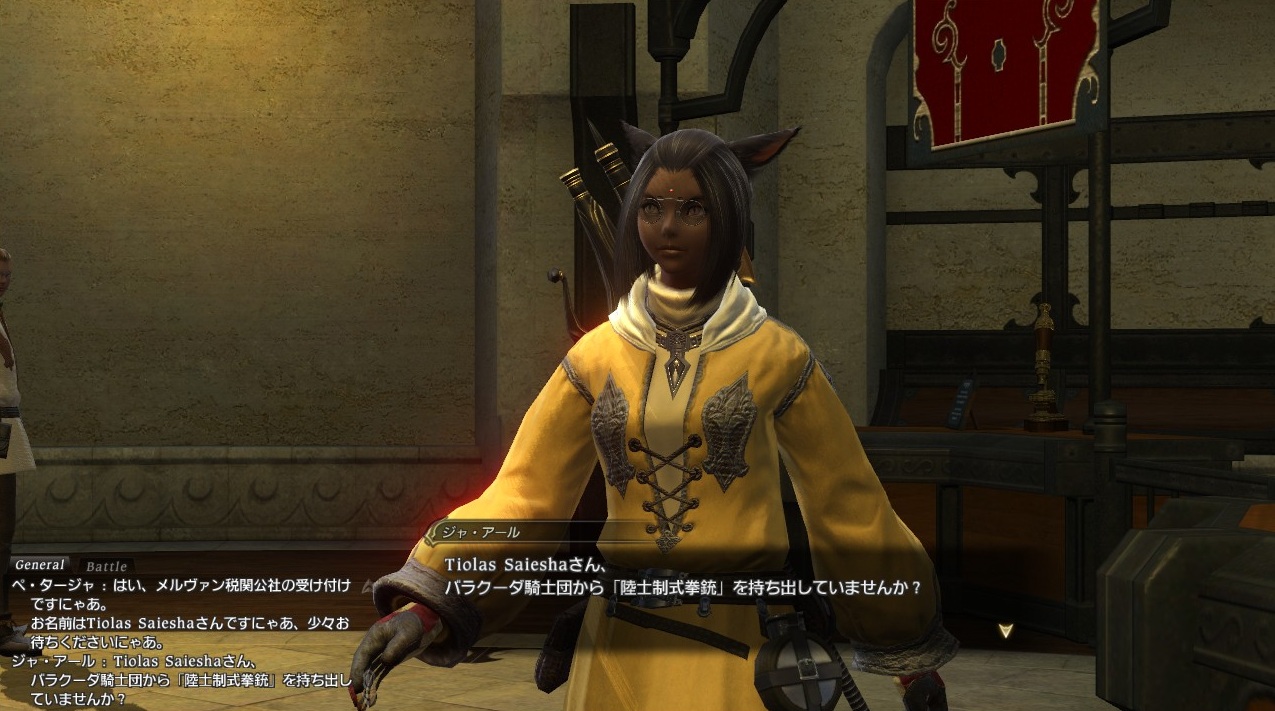Switch to the General chat tab
The width and height of the screenshot is (1275, 711).
(x=40, y=566)
